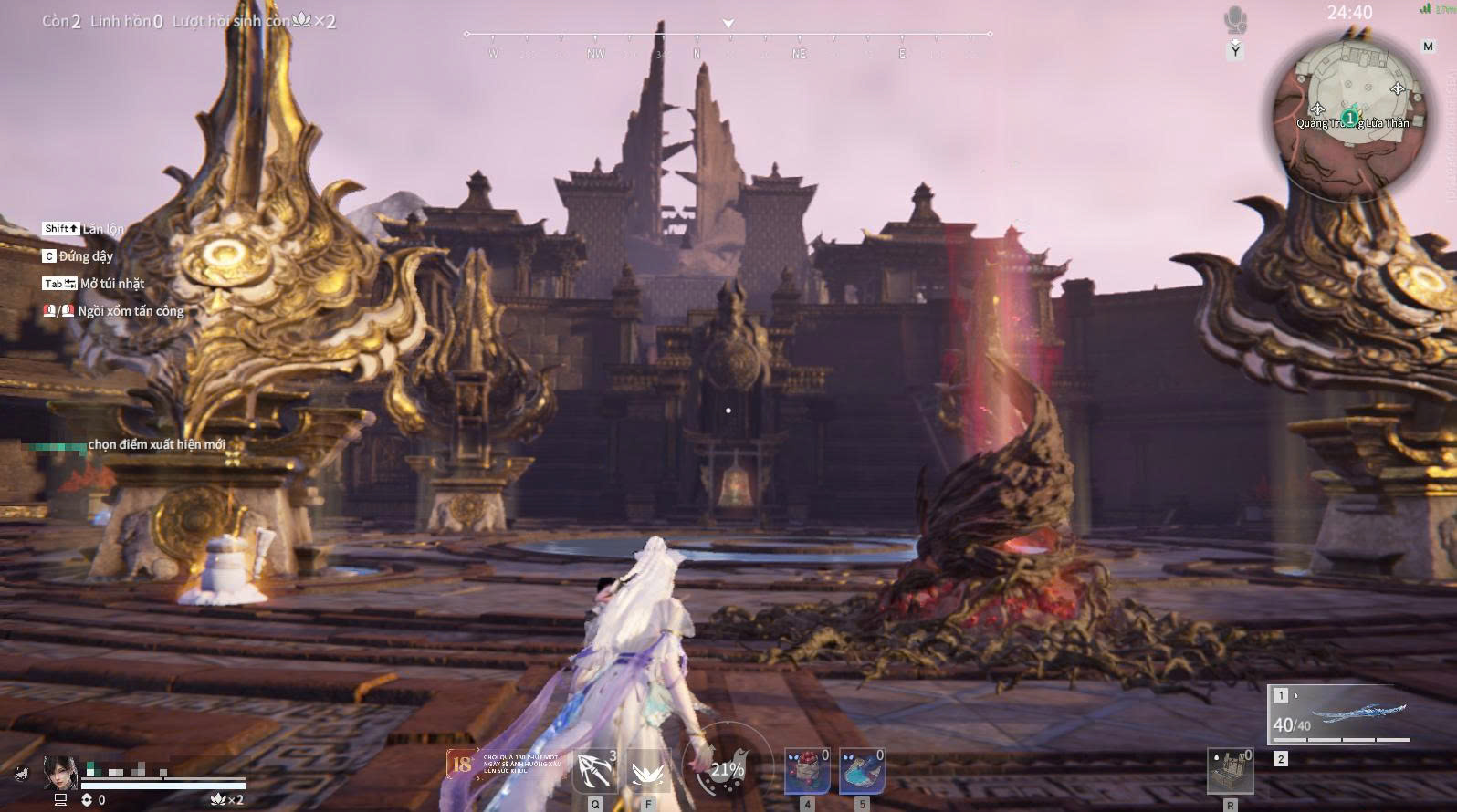
Task: Trigger the lotus-shaped ability icon
Action: click(x=648, y=773)
